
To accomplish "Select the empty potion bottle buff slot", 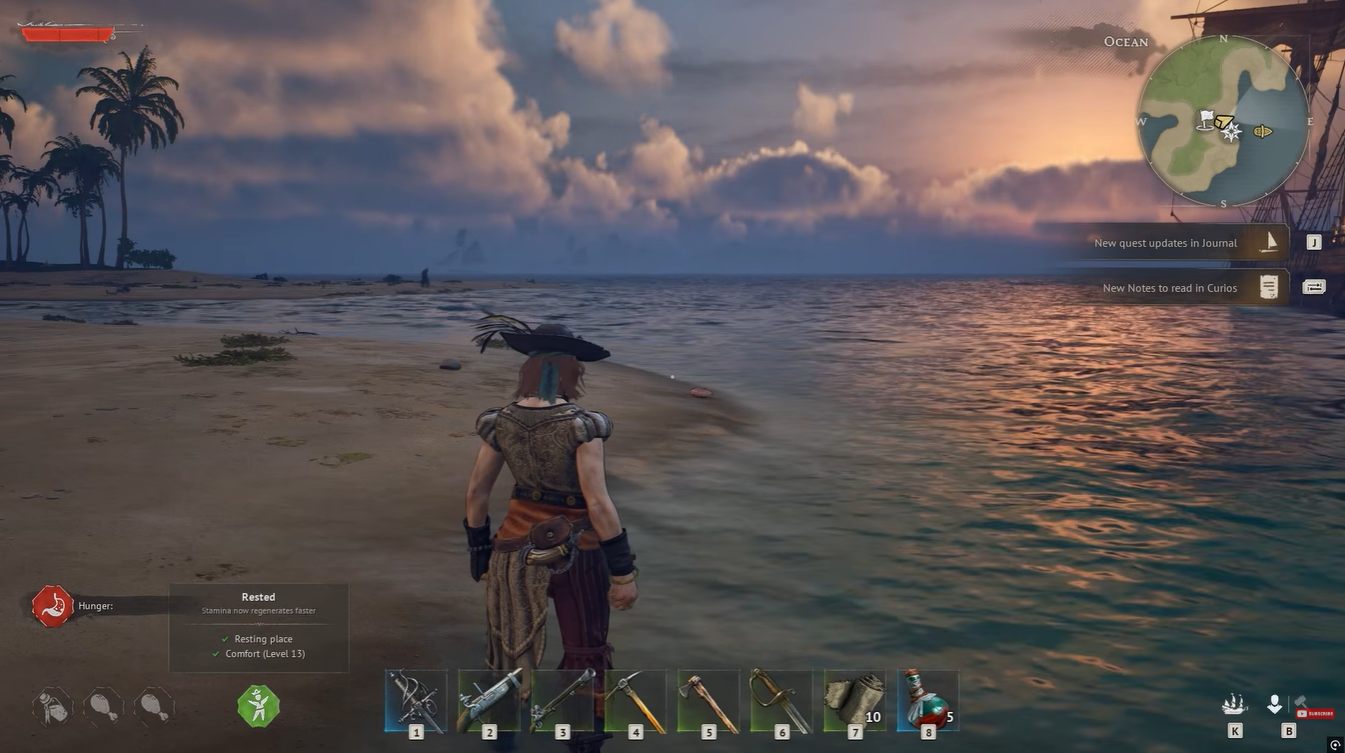I will [x=51, y=706].
